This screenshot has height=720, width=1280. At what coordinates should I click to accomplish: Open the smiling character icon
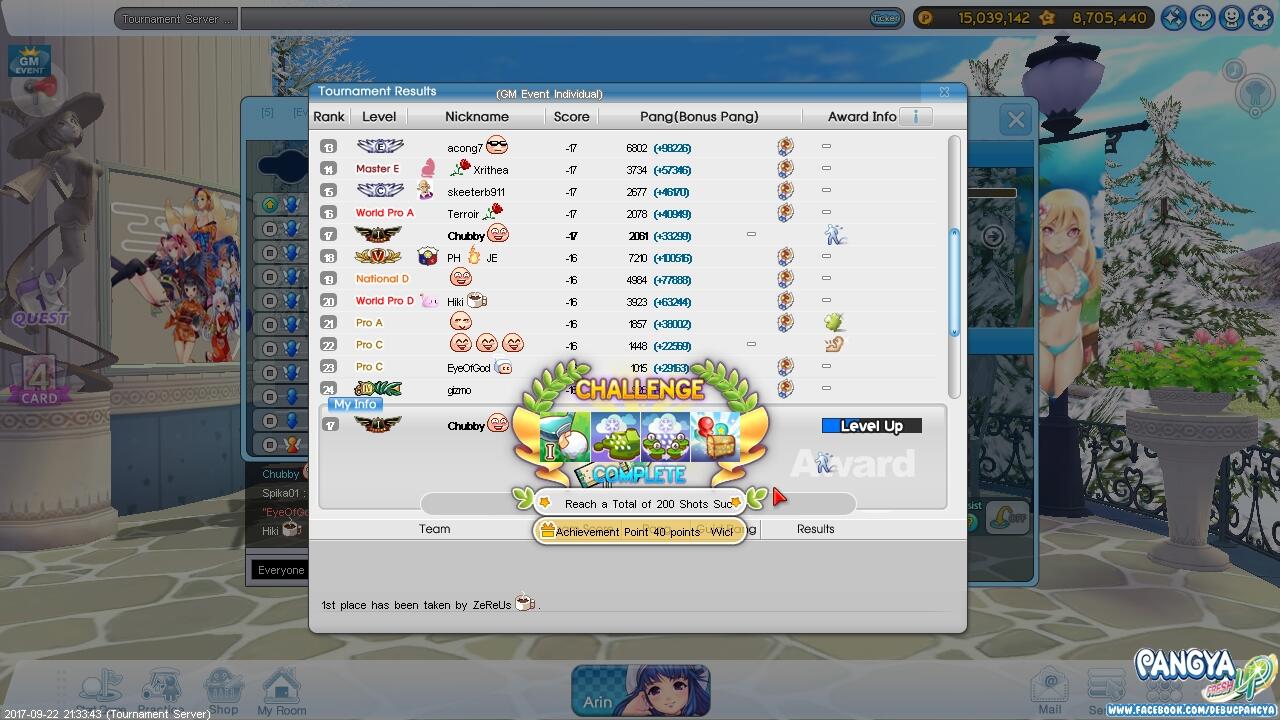click(x=1231, y=17)
